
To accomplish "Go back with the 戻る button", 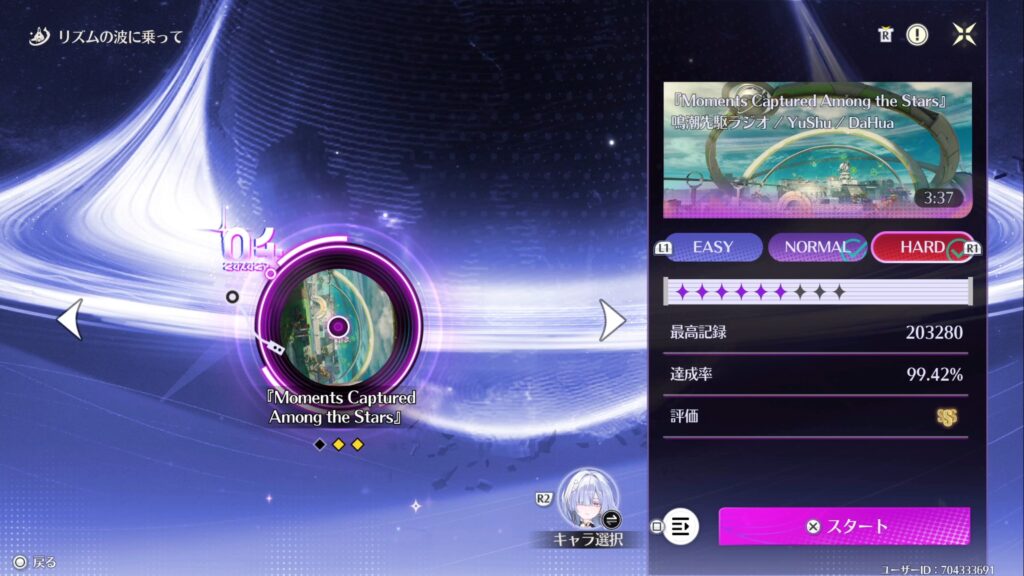I will pos(35,562).
